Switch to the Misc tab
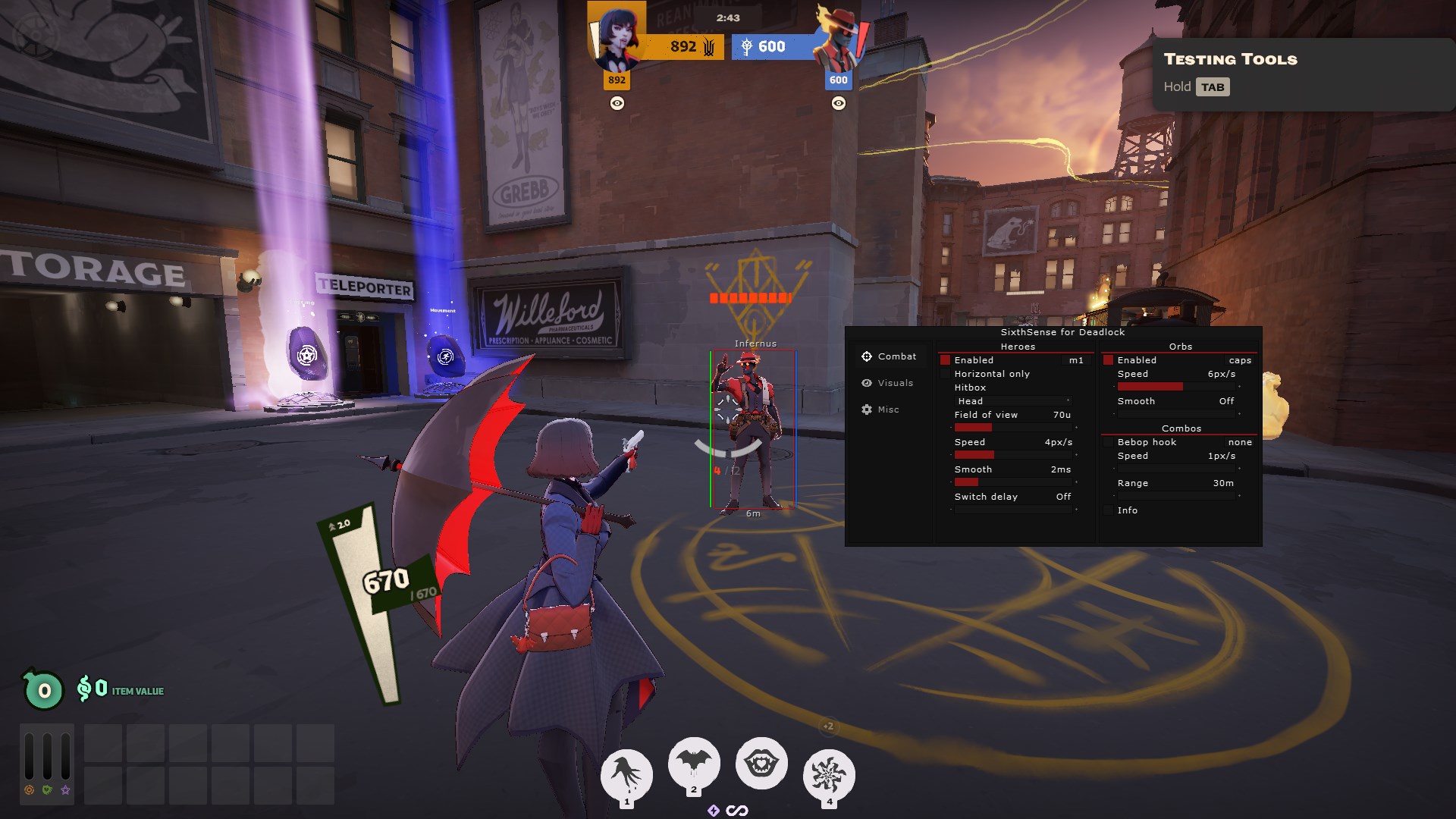The image size is (1456, 819). pyautogui.click(x=887, y=409)
